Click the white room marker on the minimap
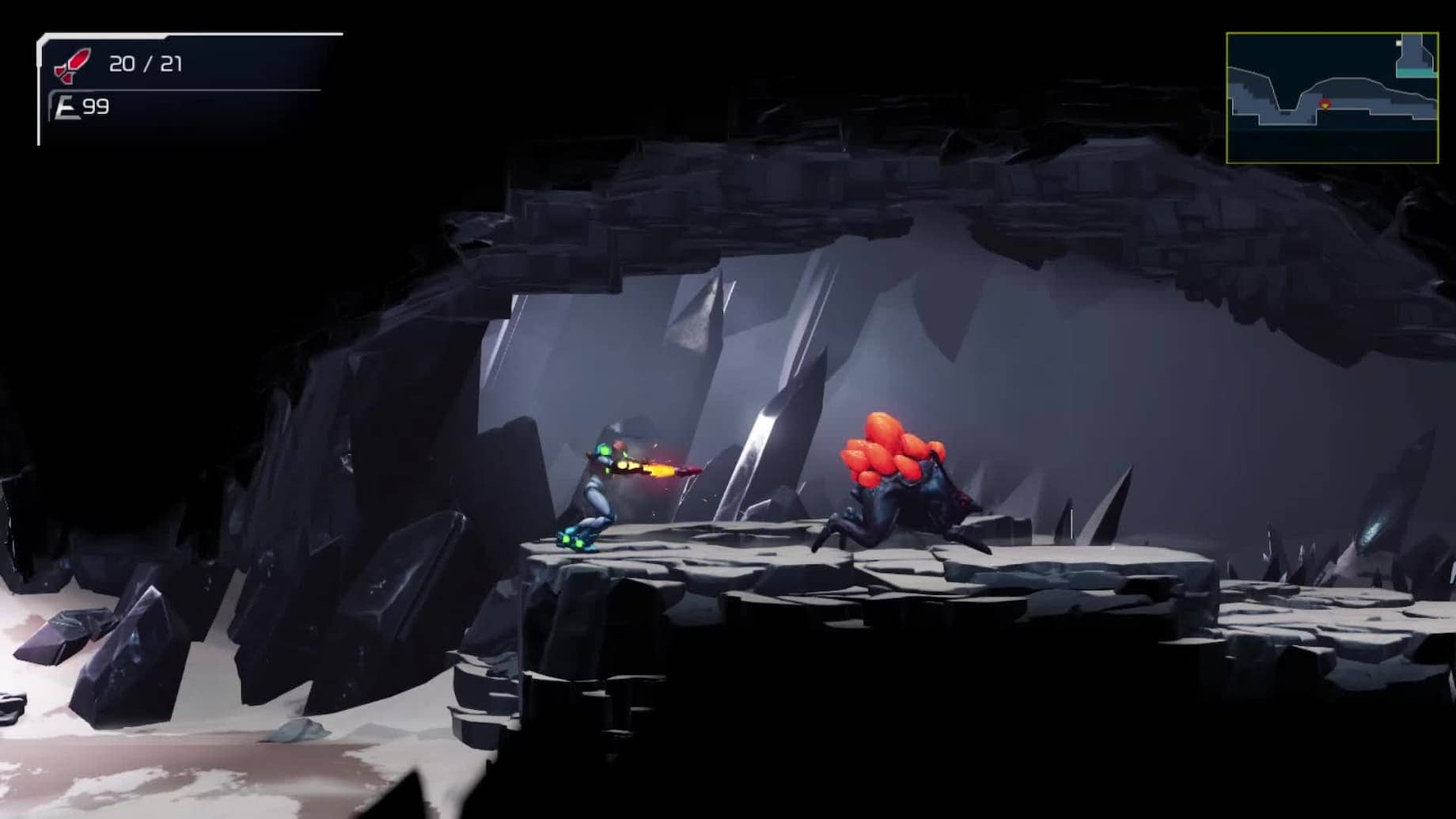This screenshot has width=1456, height=819. pyautogui.click(x=1399, y=43)
